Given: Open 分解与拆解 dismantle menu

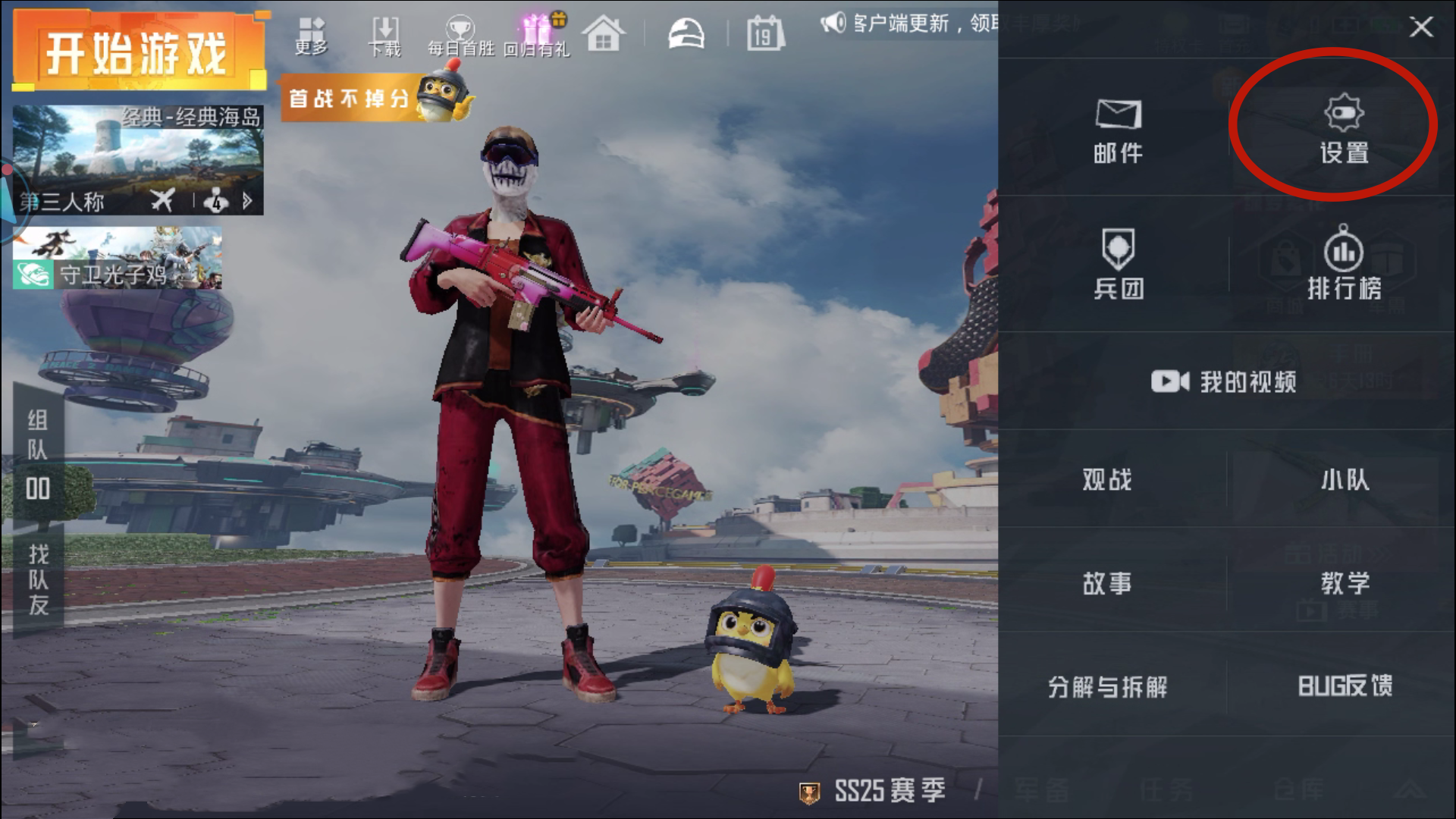Looking at the screenshot, I should 1107,686.
